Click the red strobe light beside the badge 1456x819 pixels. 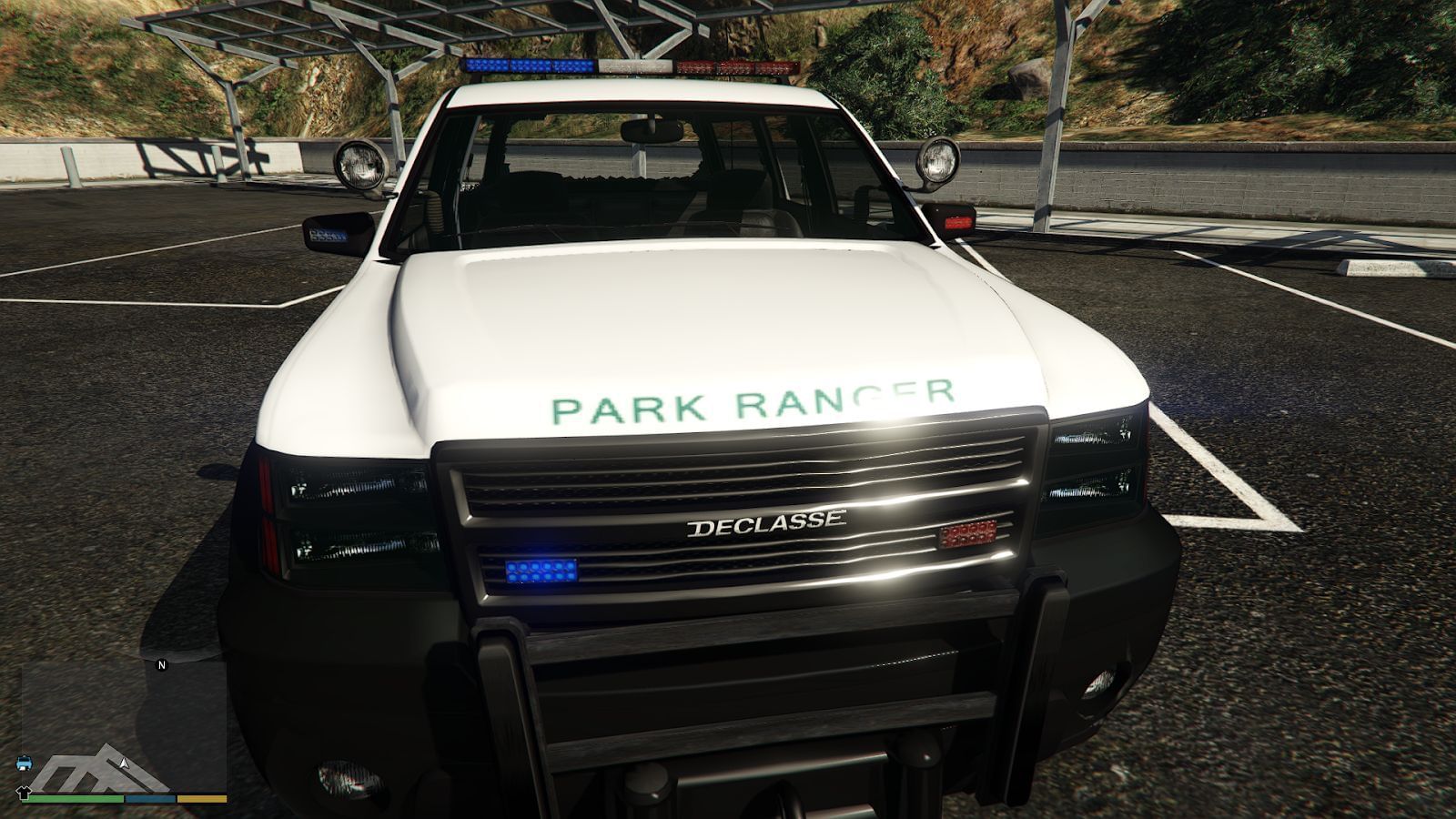(x=967, y=533)
